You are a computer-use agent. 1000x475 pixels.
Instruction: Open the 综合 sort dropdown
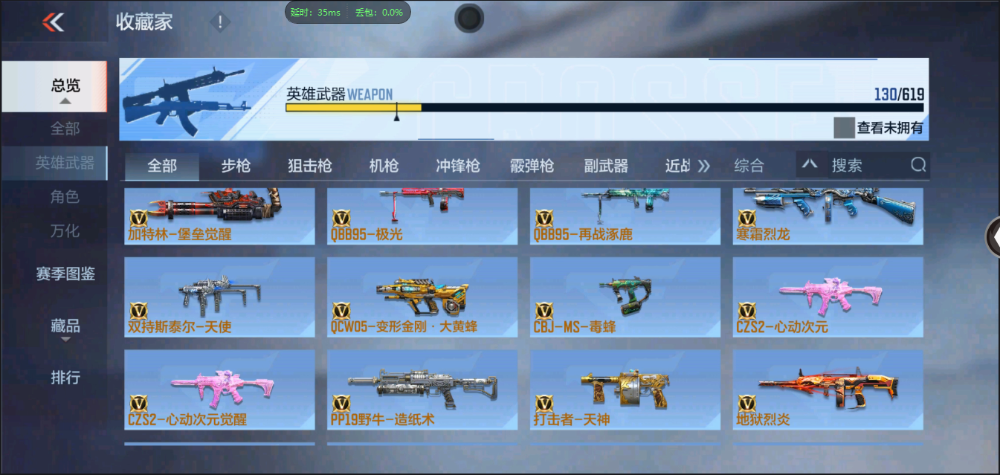click(750, 166)
